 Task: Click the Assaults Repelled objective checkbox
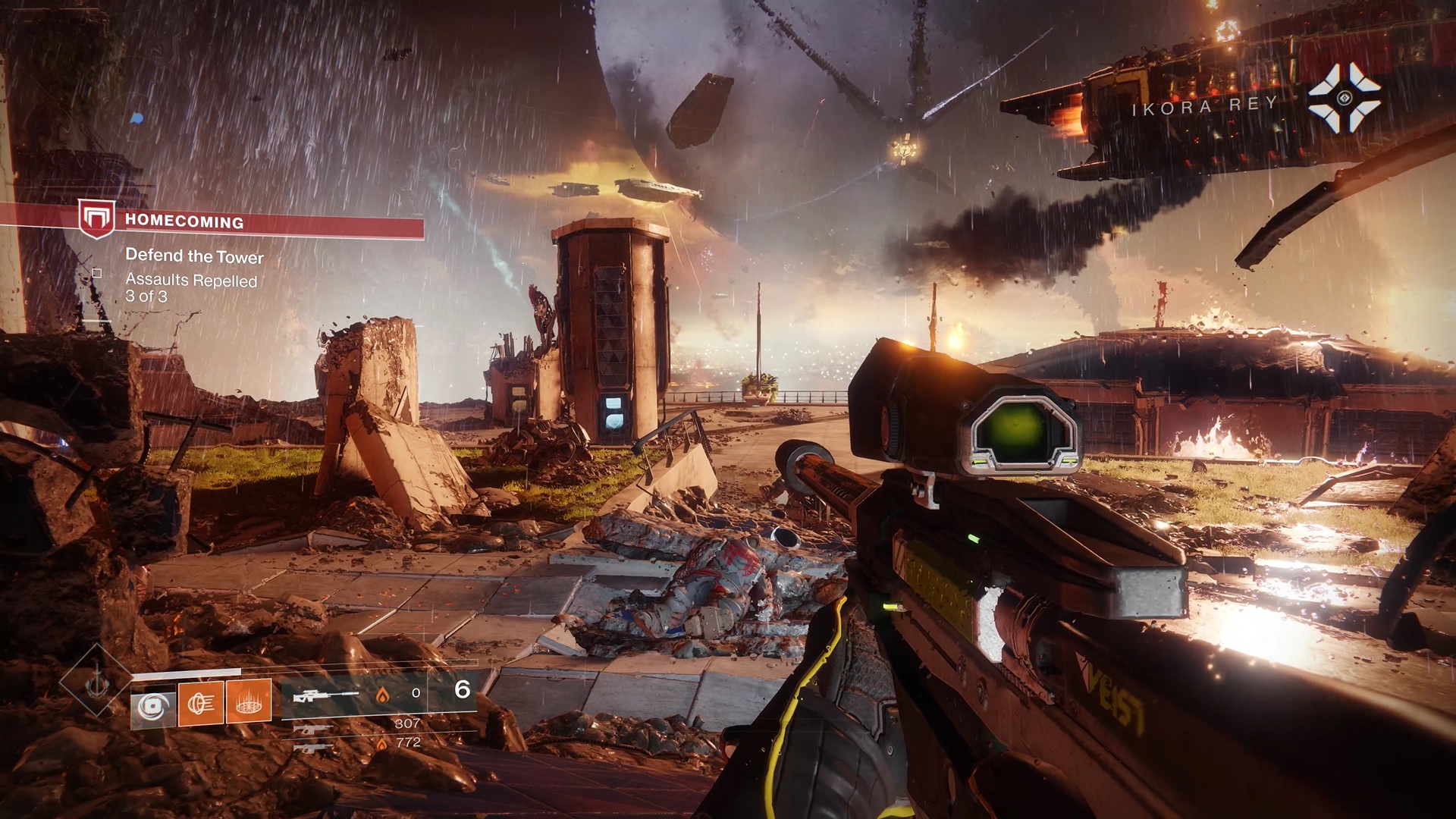click(x=97, y=273)
